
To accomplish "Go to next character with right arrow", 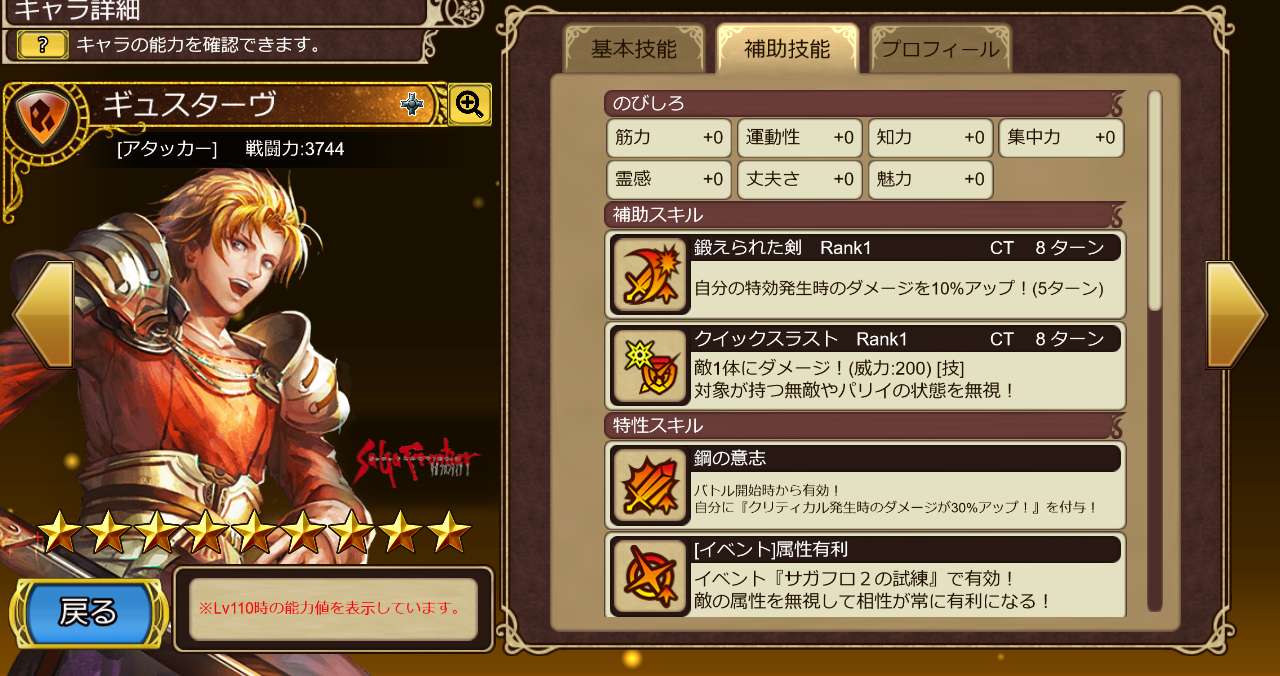I will click(x=1236, y=314).
